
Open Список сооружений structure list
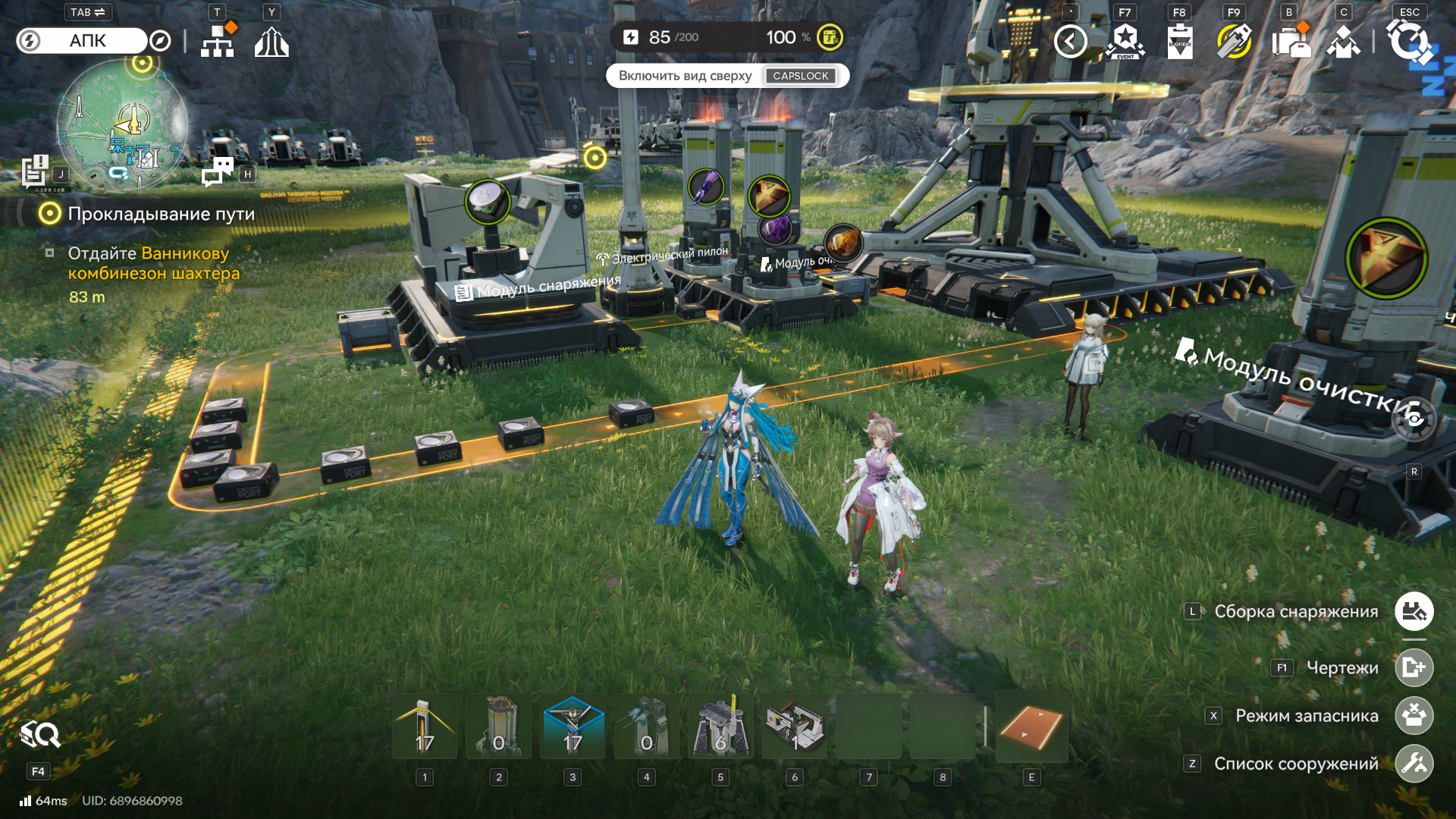click(x=1414, y=764)
